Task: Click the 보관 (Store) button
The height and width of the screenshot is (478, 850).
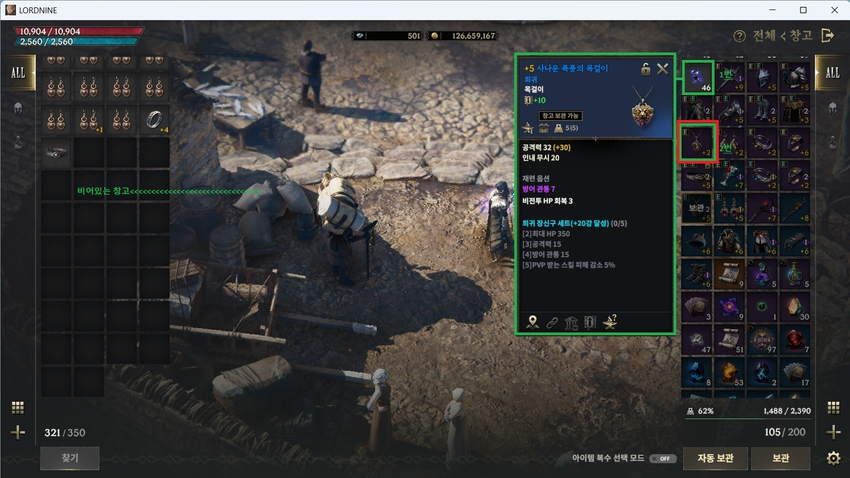Action: (782, 459)
